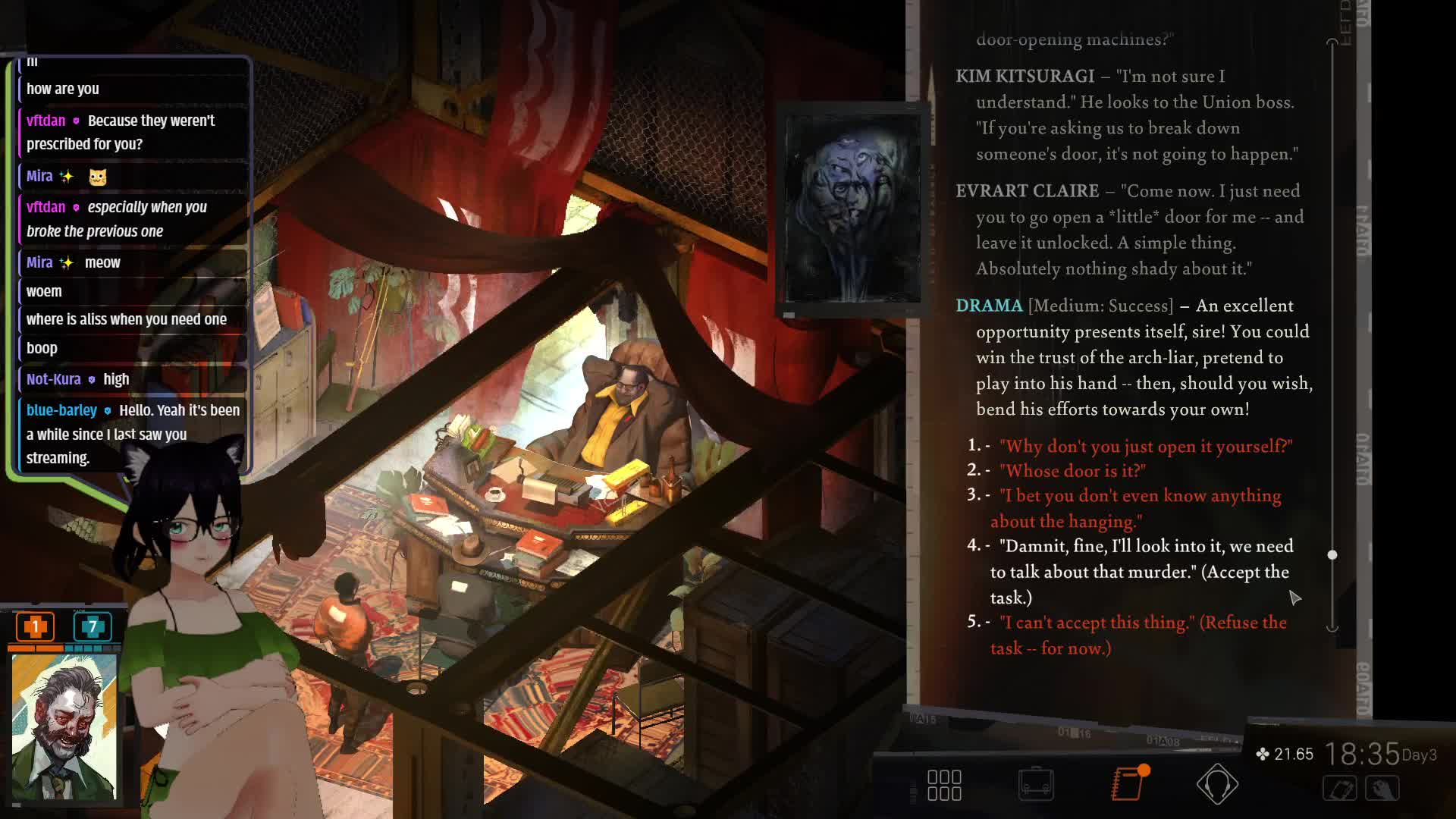Select the held-tool slot beside the fist
The width and height of the screenshot is (1456, 819).
coord(1340,789)
